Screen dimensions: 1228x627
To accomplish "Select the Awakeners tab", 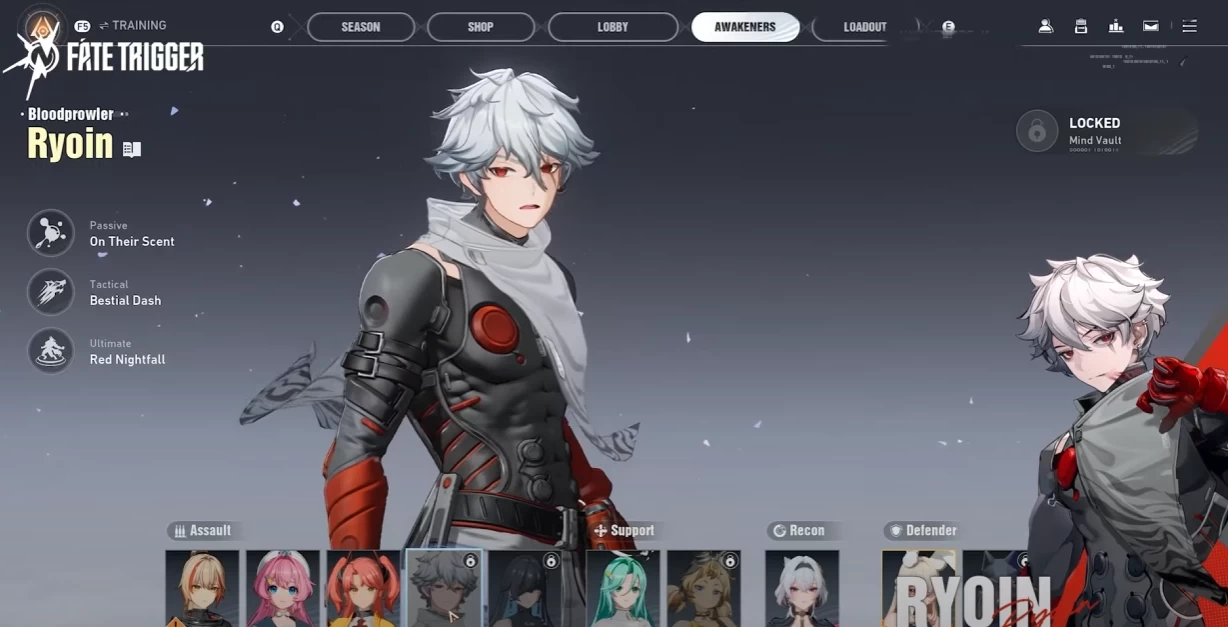I will pyautogui.click(x=745, y=27).
